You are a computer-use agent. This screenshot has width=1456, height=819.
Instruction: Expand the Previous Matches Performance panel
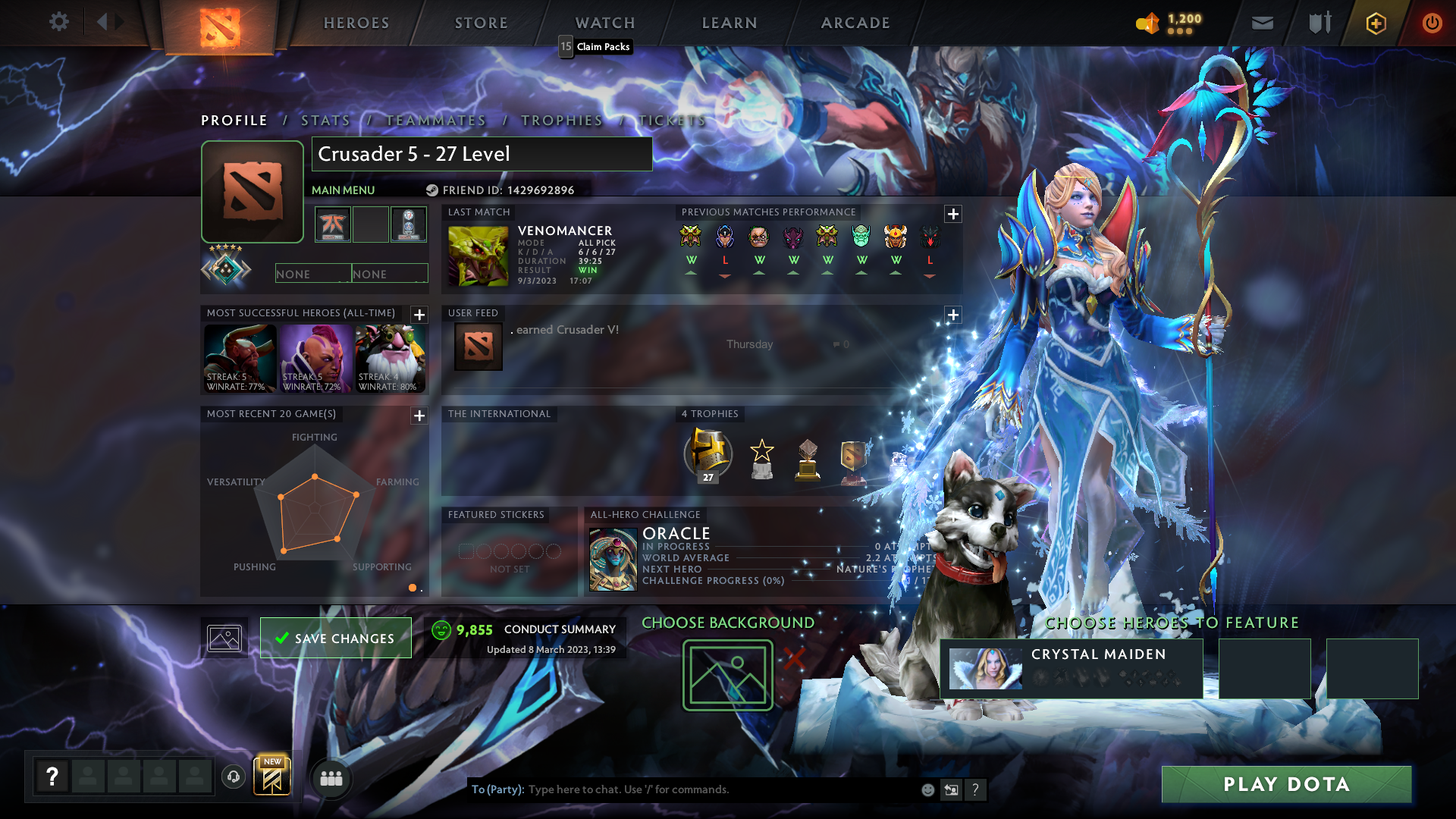point(953,214)
